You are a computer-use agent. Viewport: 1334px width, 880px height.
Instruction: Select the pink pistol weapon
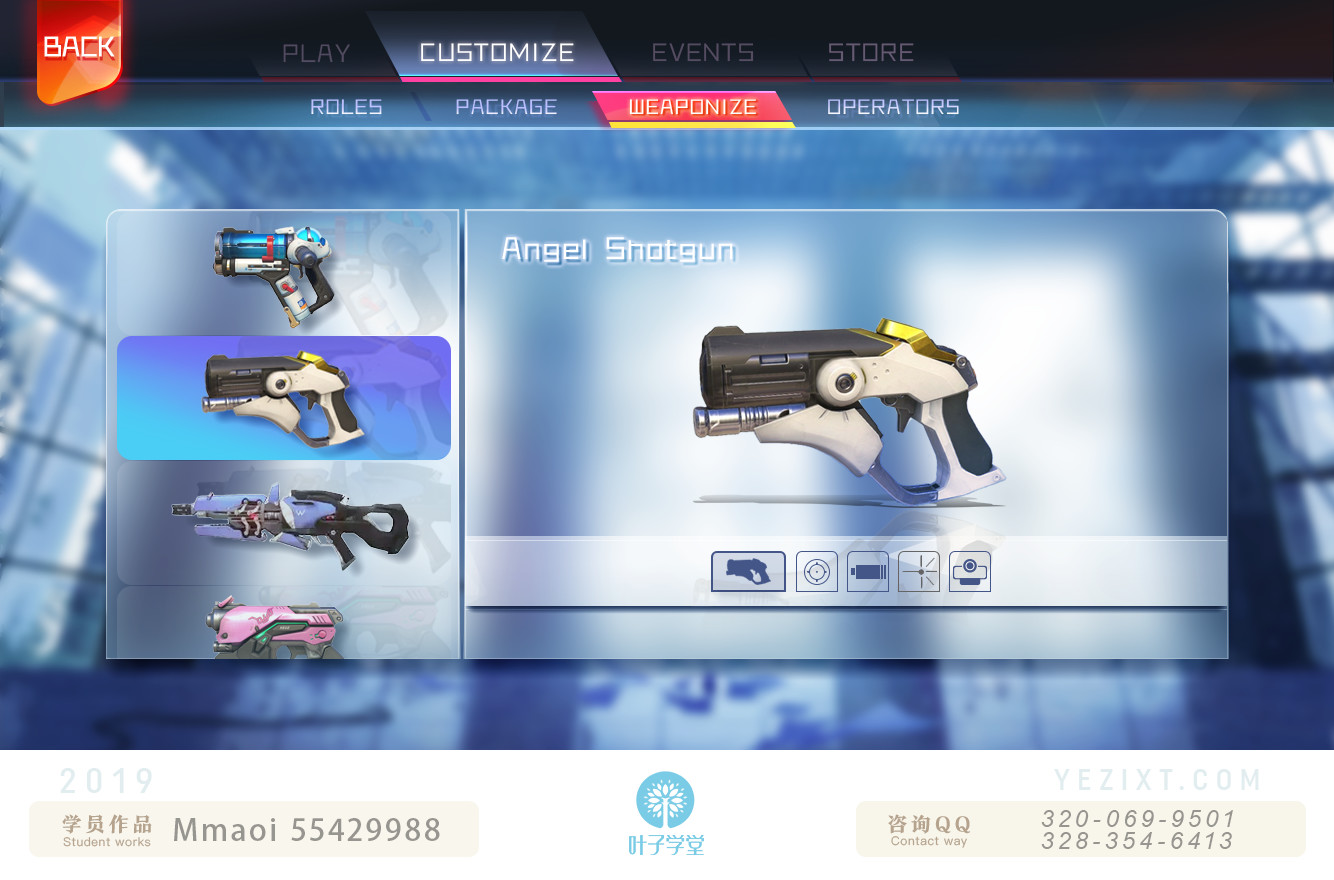click(284, 625)
